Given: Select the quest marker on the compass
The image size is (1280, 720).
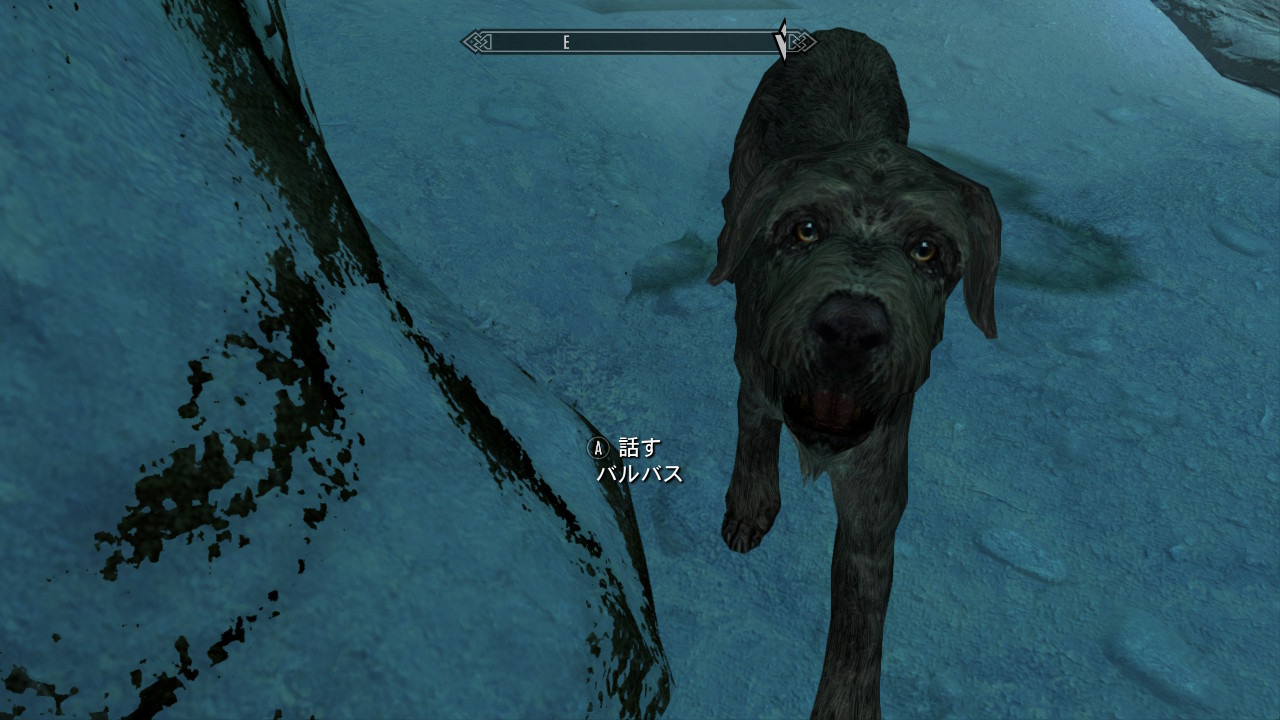Looking at the screenshot, I should tap(782, 41).
